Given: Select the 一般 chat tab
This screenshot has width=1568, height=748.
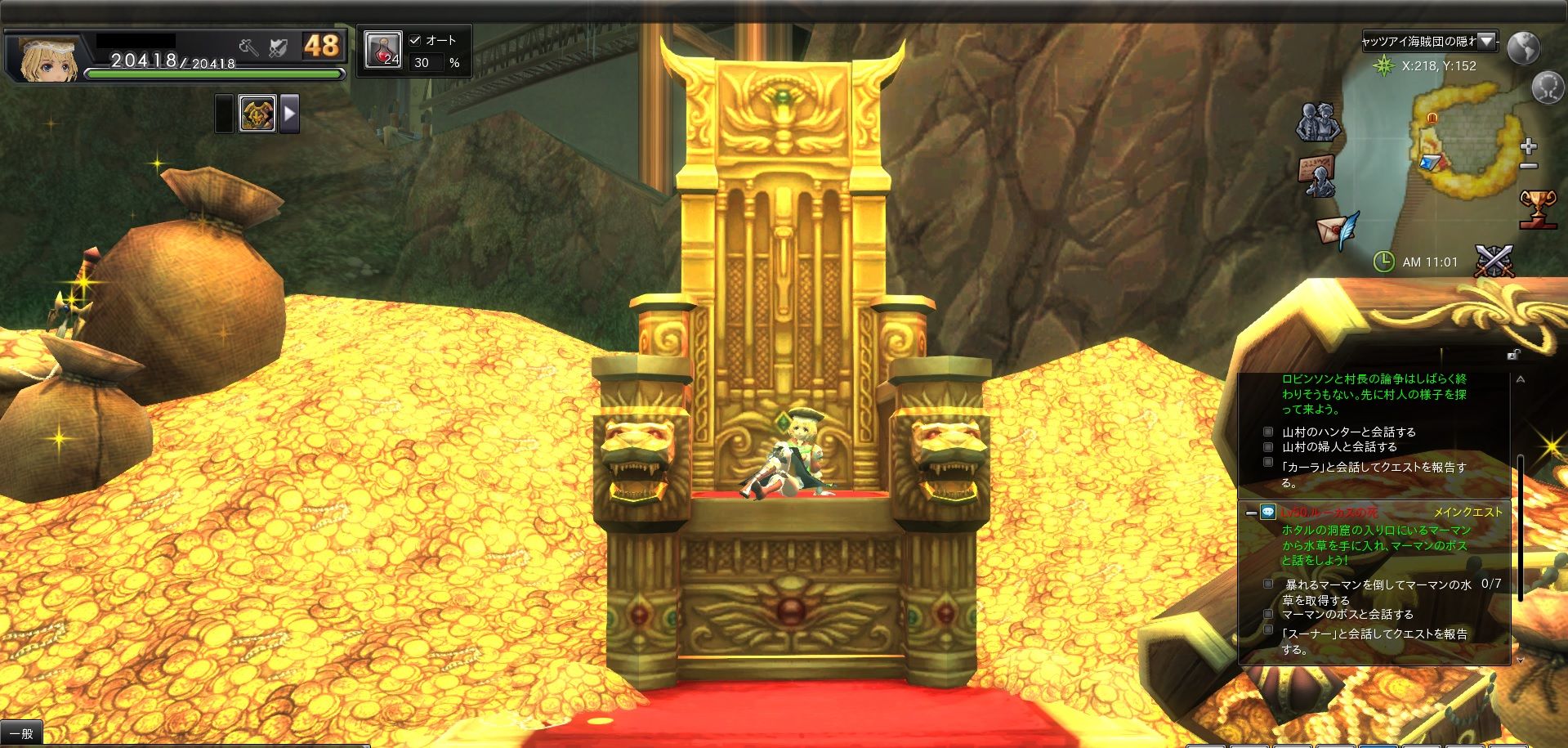Looking at the screenshot, I should coord(21,734).
